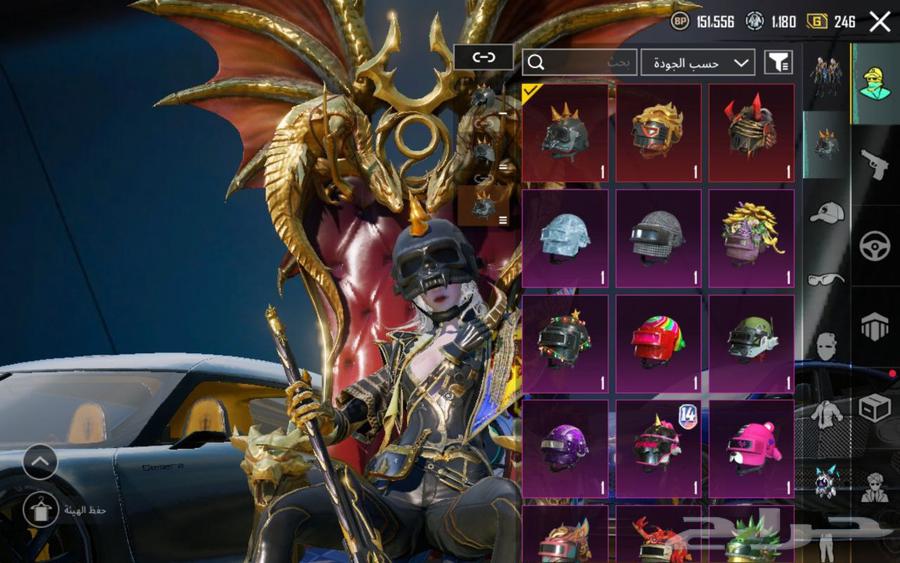Select the red-horned samurai helmet skin
This screenshot has height=563, width=900.
point(751,132)
